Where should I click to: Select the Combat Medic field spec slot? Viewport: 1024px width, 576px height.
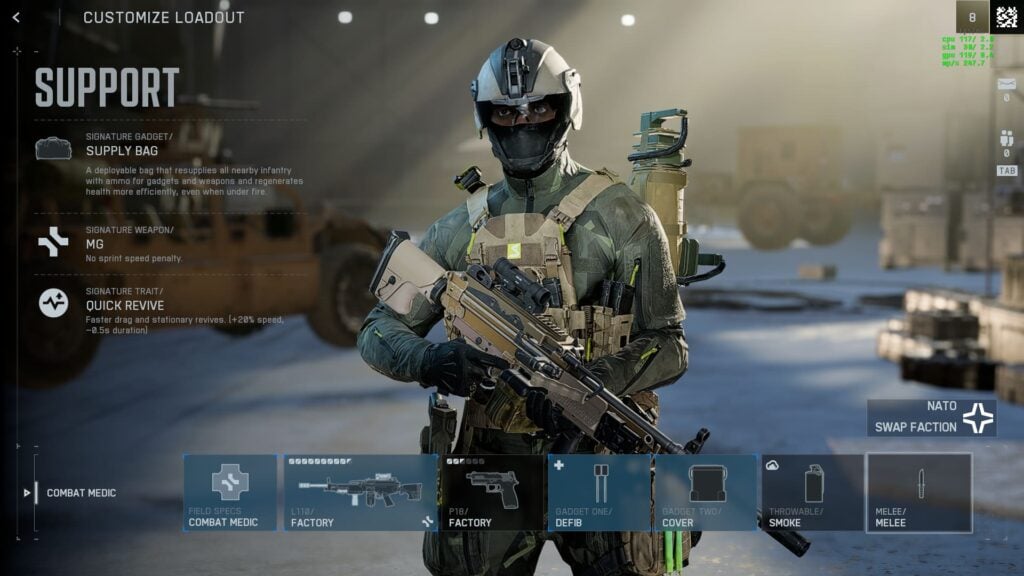coord(230,492)
